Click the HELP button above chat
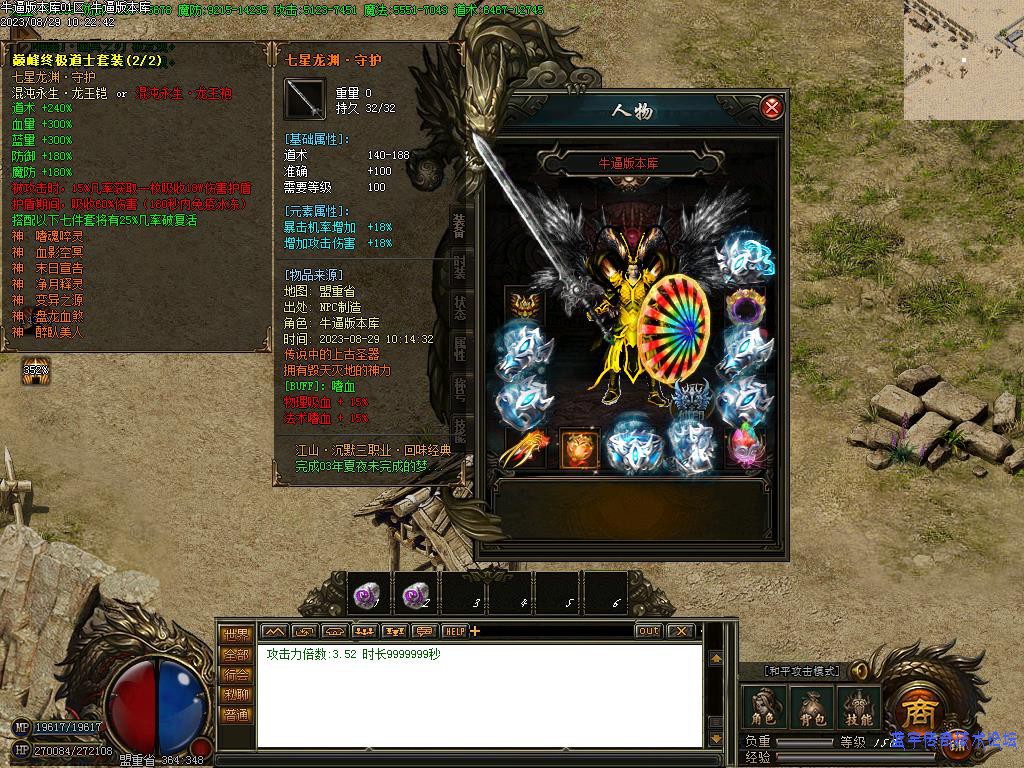 pos(455,631)
